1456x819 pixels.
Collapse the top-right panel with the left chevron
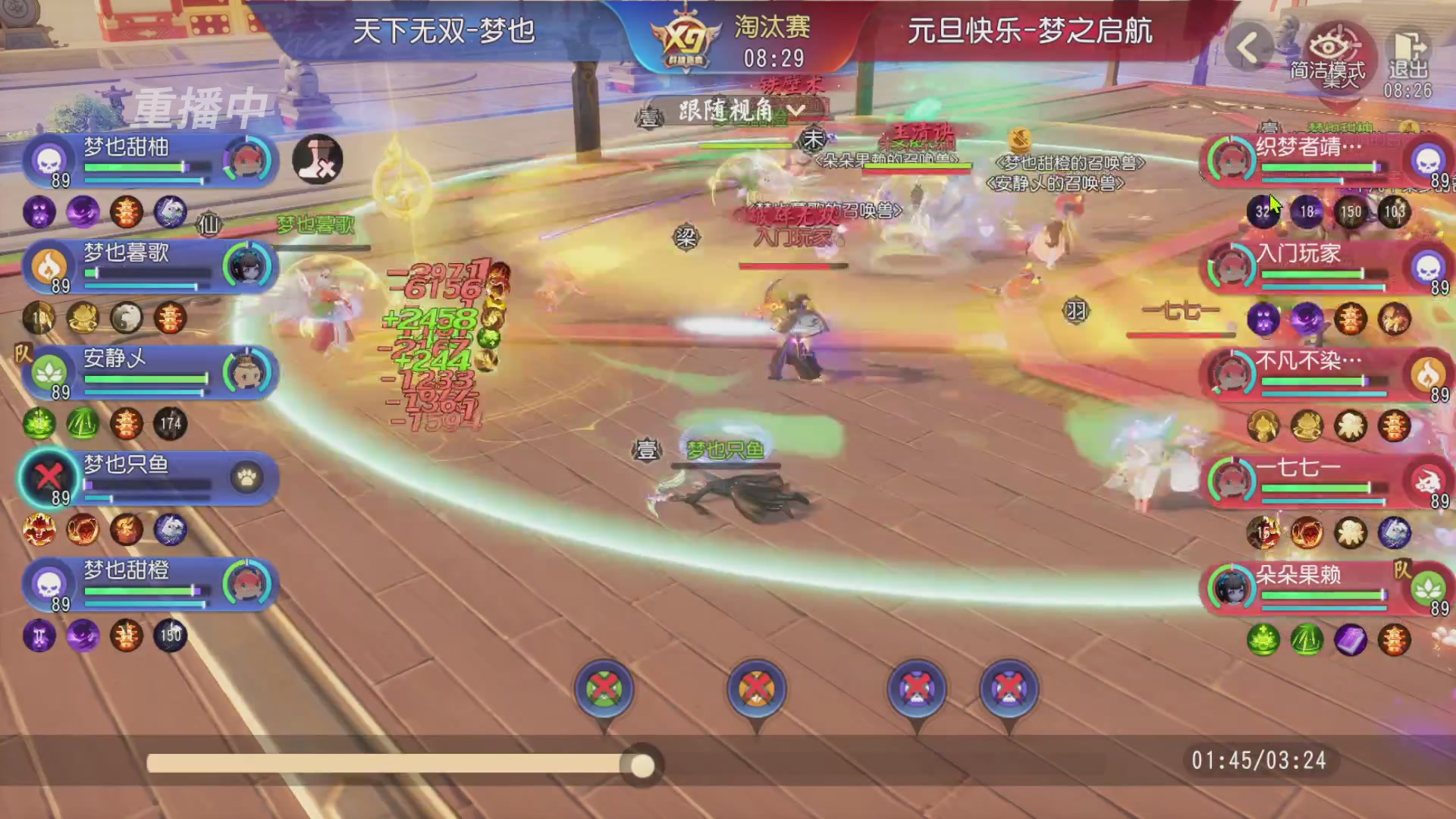1248,47
